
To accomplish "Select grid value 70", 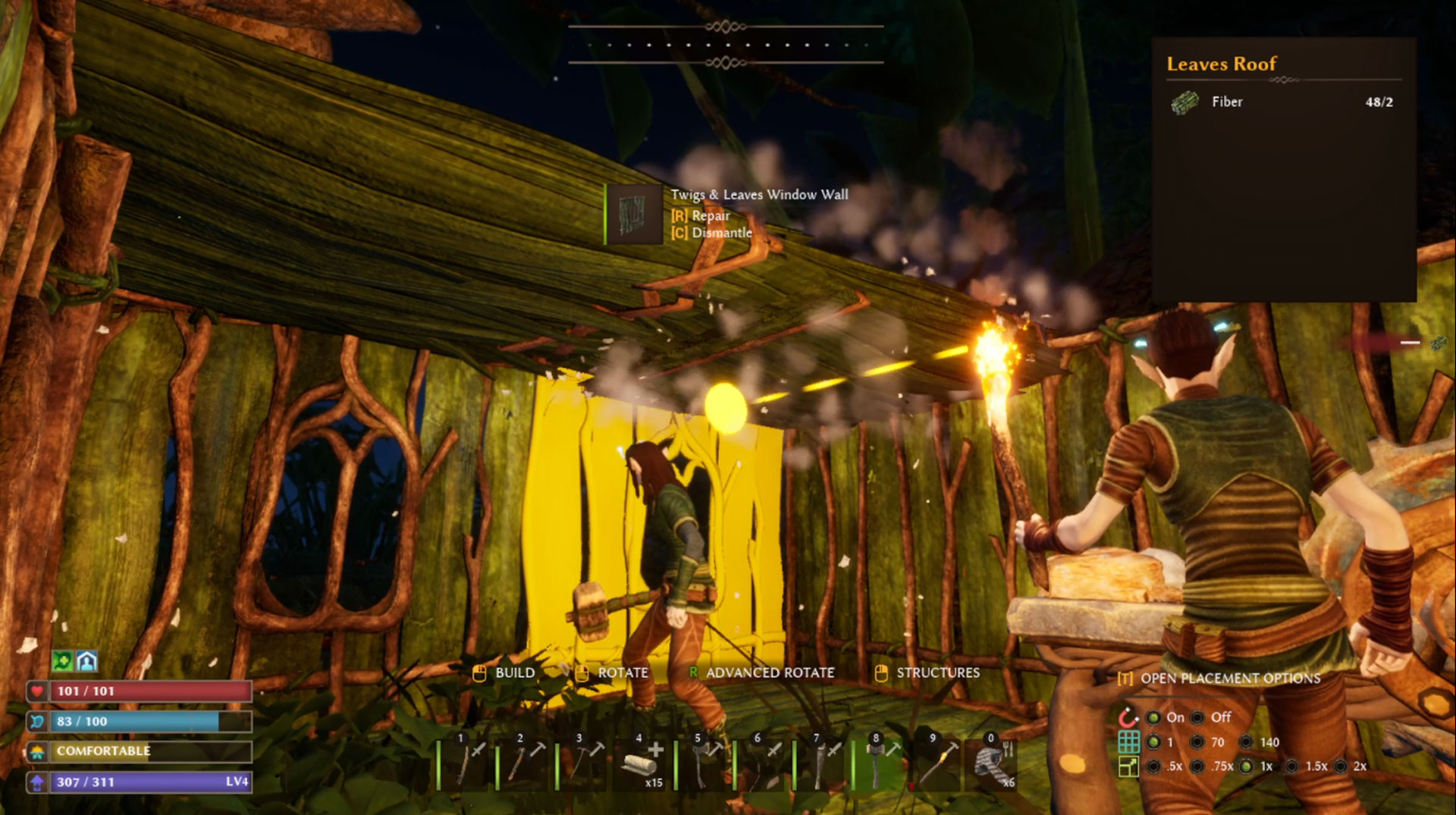I will [x=1197, y=742].
